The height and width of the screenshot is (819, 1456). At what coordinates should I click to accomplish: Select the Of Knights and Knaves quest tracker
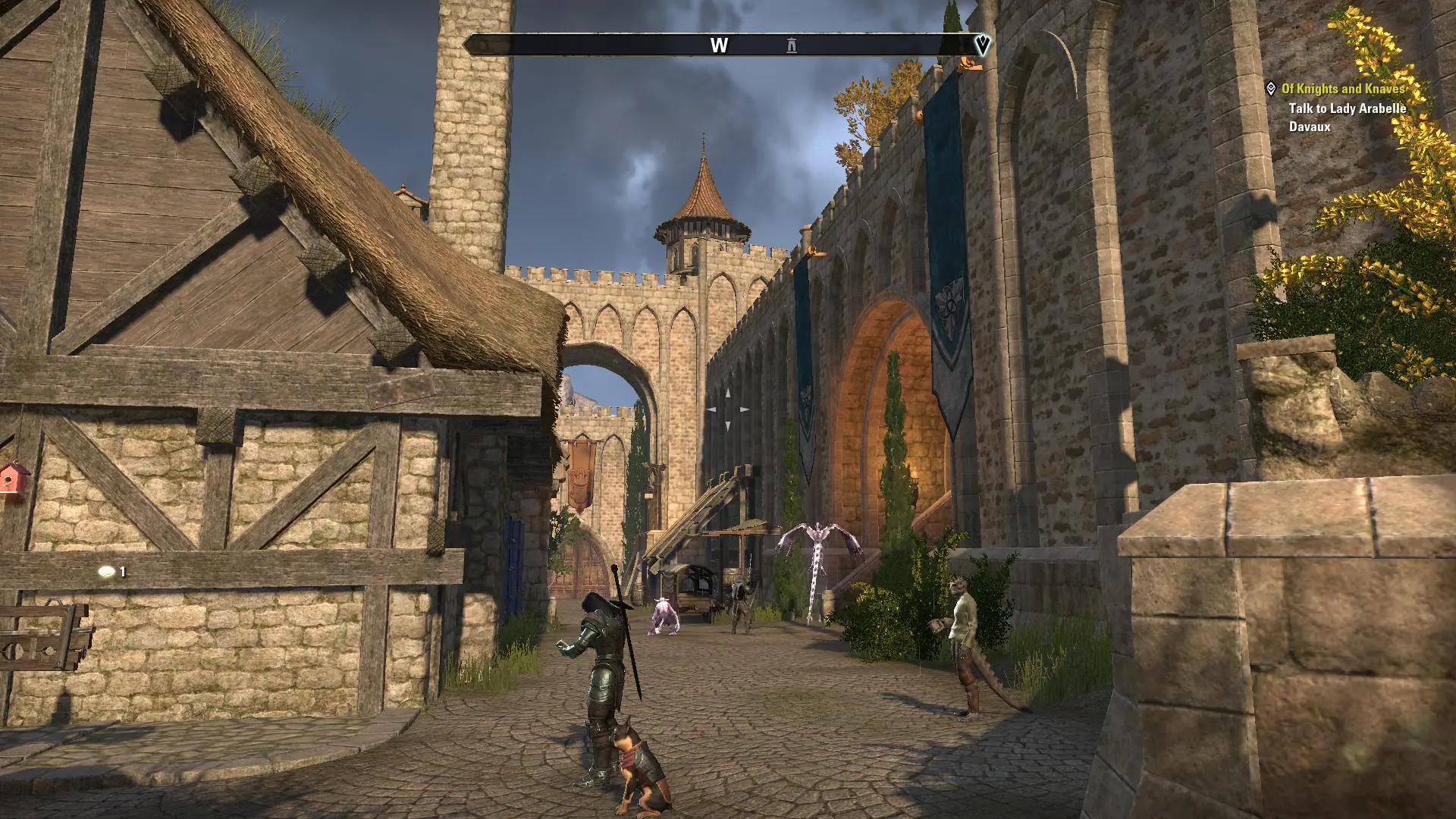click(x=1343, y=89)
